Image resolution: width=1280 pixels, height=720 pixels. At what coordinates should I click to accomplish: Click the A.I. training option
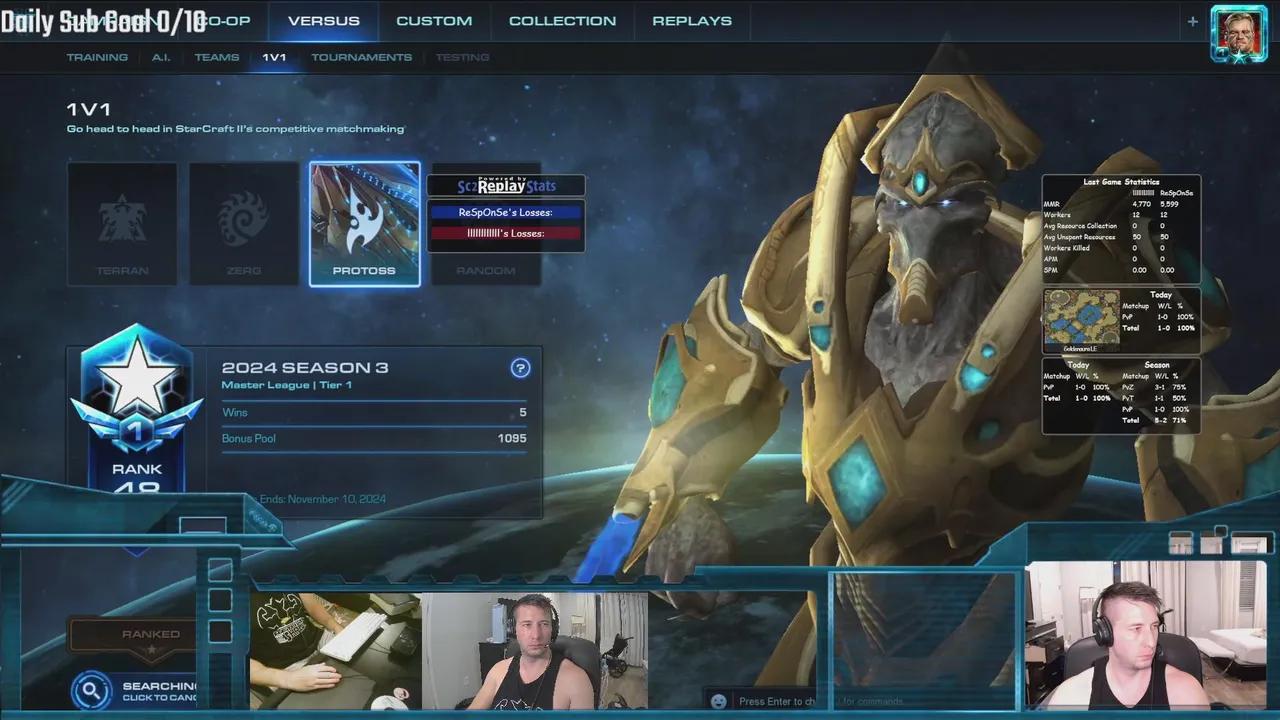pyautogui.click(x=161, y=57)
